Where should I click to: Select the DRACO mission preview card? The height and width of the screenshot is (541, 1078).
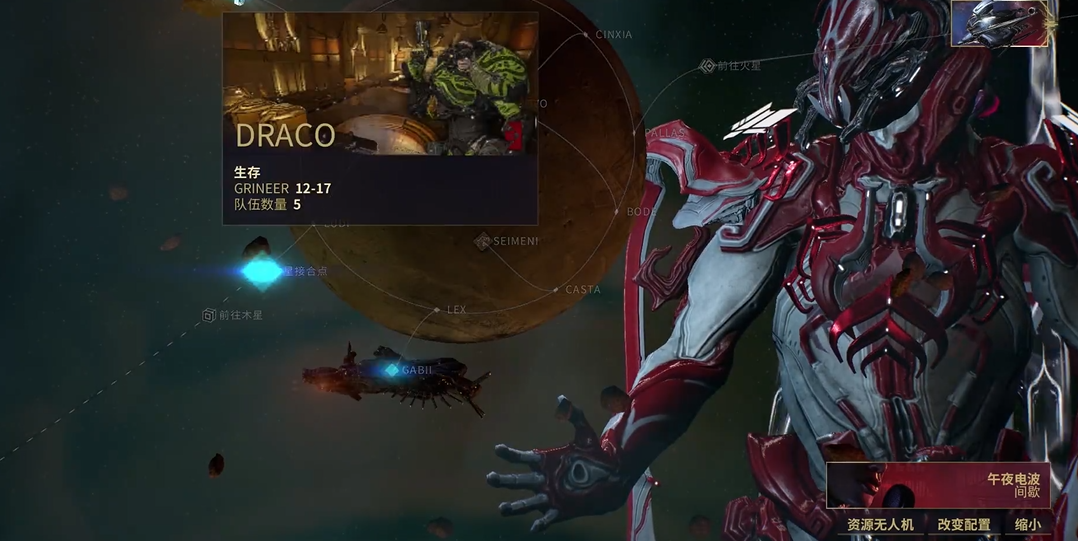379,118
